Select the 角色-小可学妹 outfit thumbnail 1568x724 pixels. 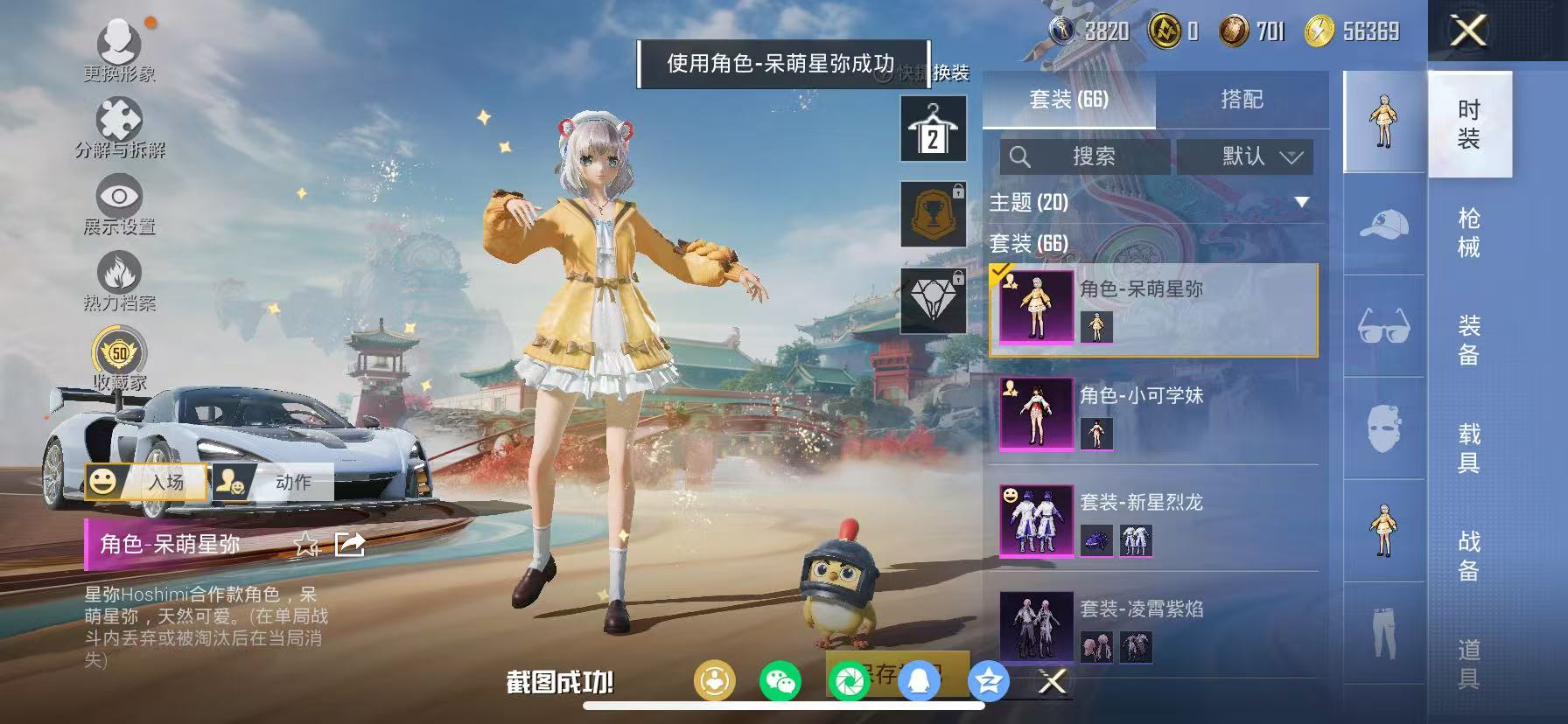coord(1036,414)
